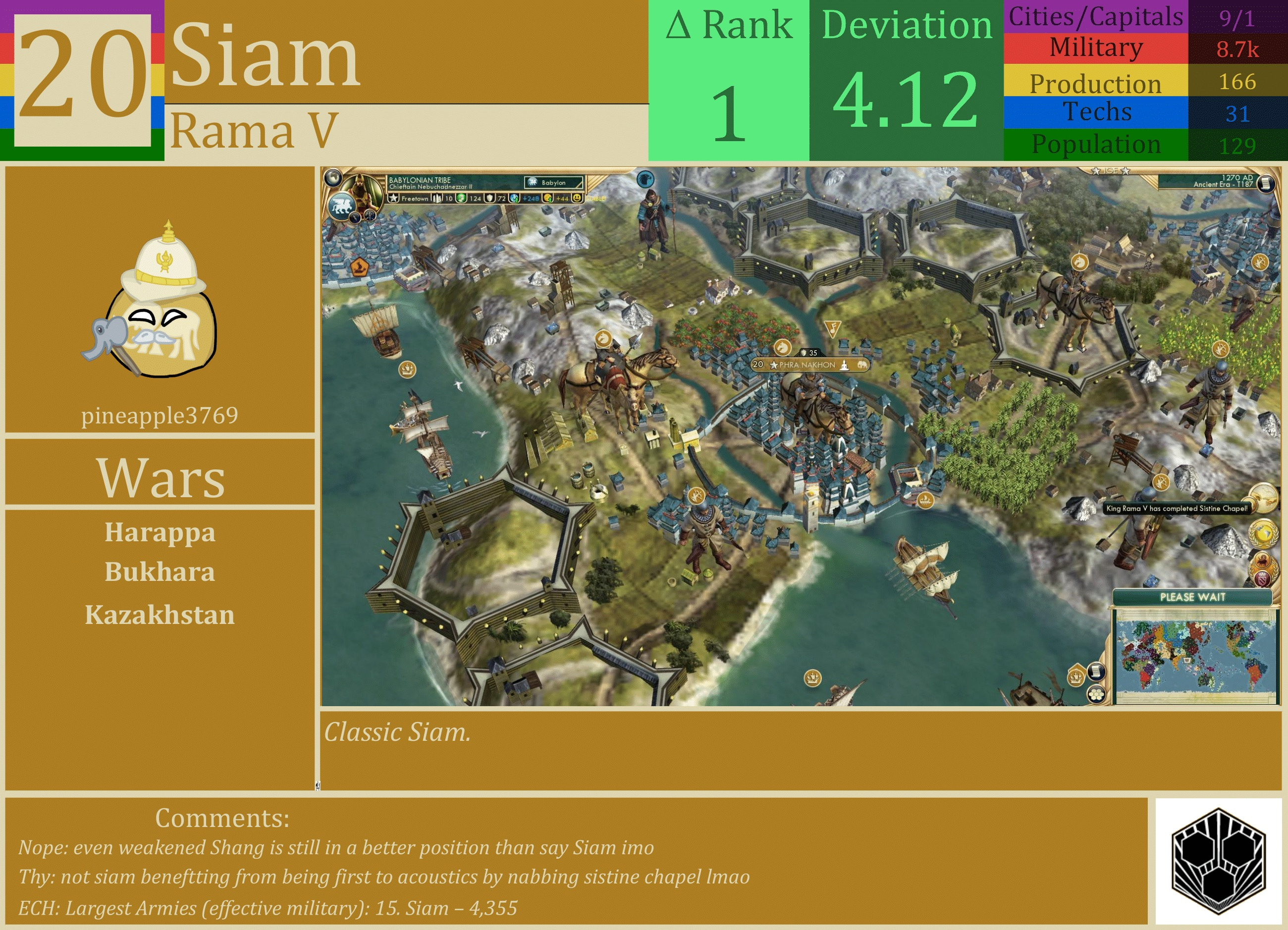Toggle strategic view with the globe button top-left
1288x930 pixels.
click(334, 178)
